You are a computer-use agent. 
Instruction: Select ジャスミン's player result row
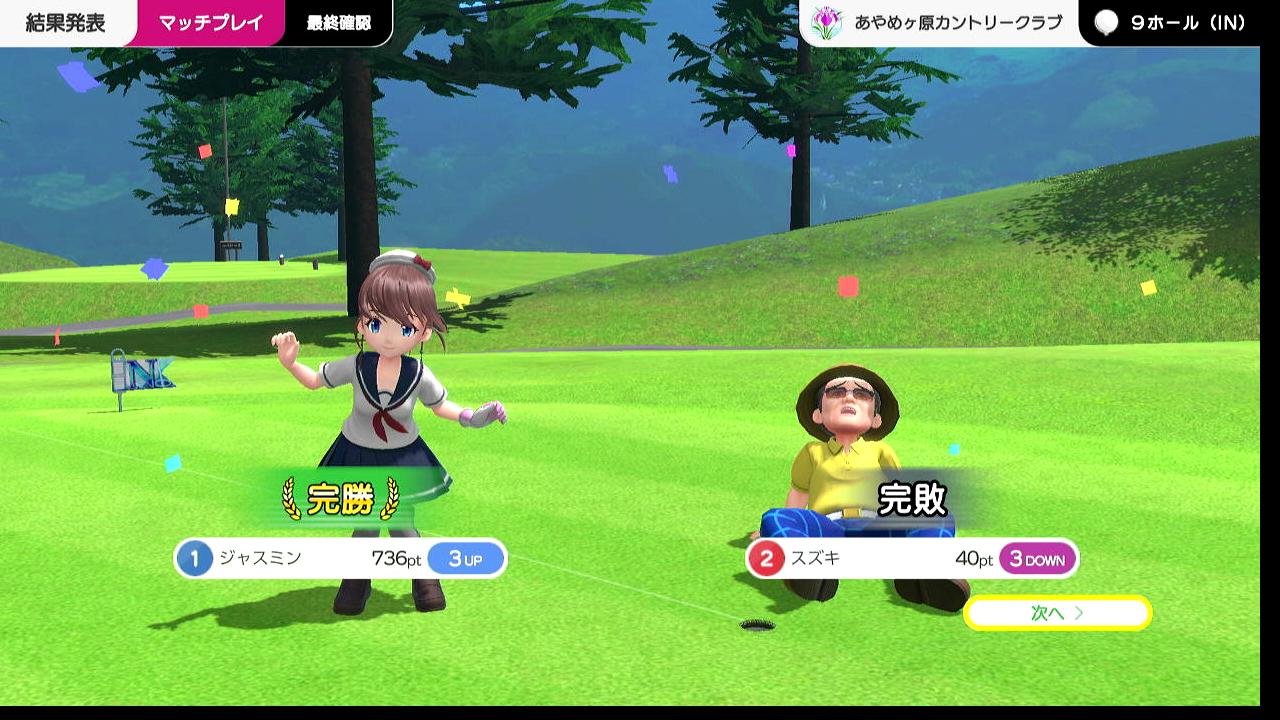tap(340, 558)
